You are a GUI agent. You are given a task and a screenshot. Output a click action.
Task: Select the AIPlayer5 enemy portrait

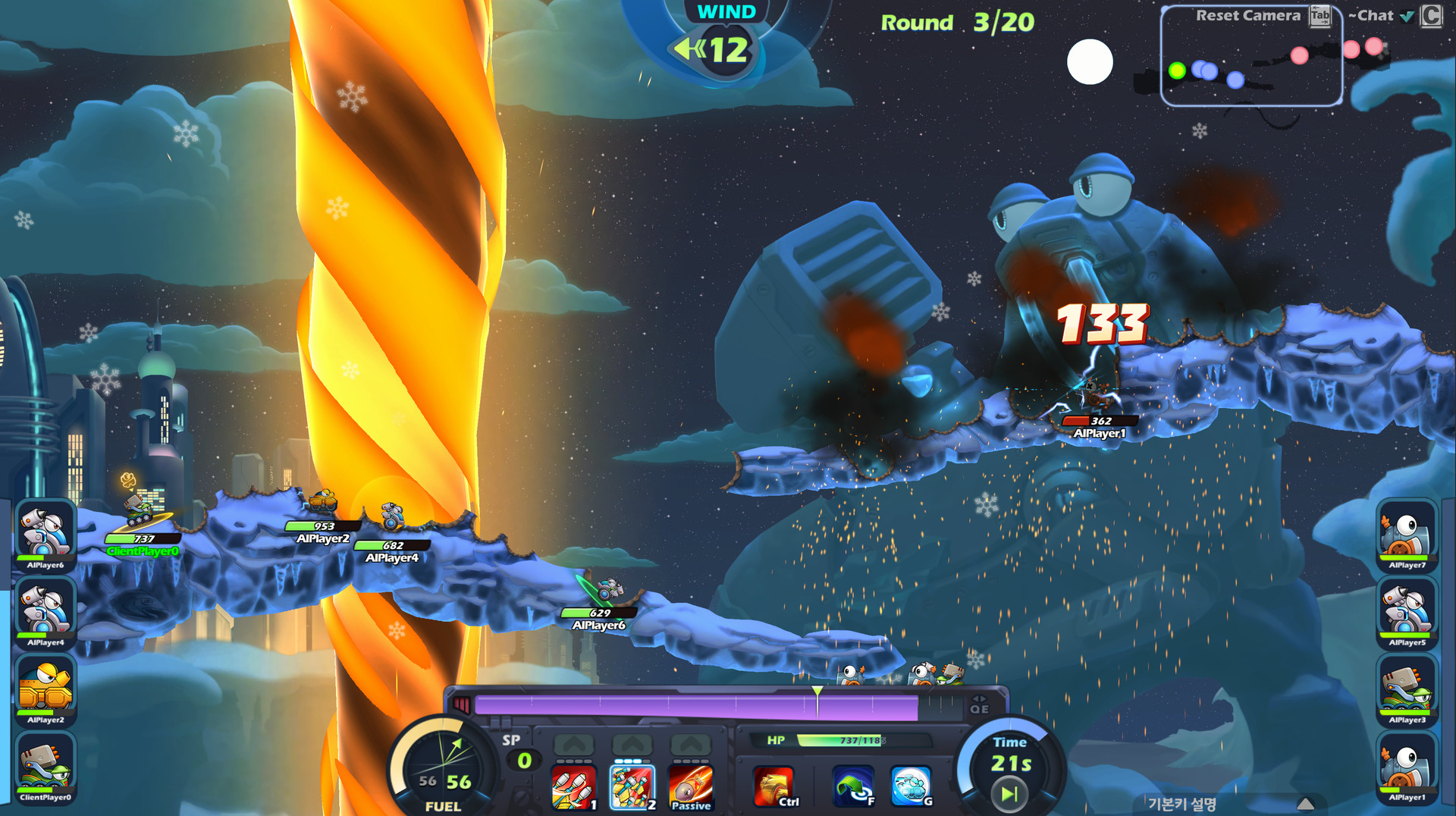pyautogui.click(x=1407, y=610)
